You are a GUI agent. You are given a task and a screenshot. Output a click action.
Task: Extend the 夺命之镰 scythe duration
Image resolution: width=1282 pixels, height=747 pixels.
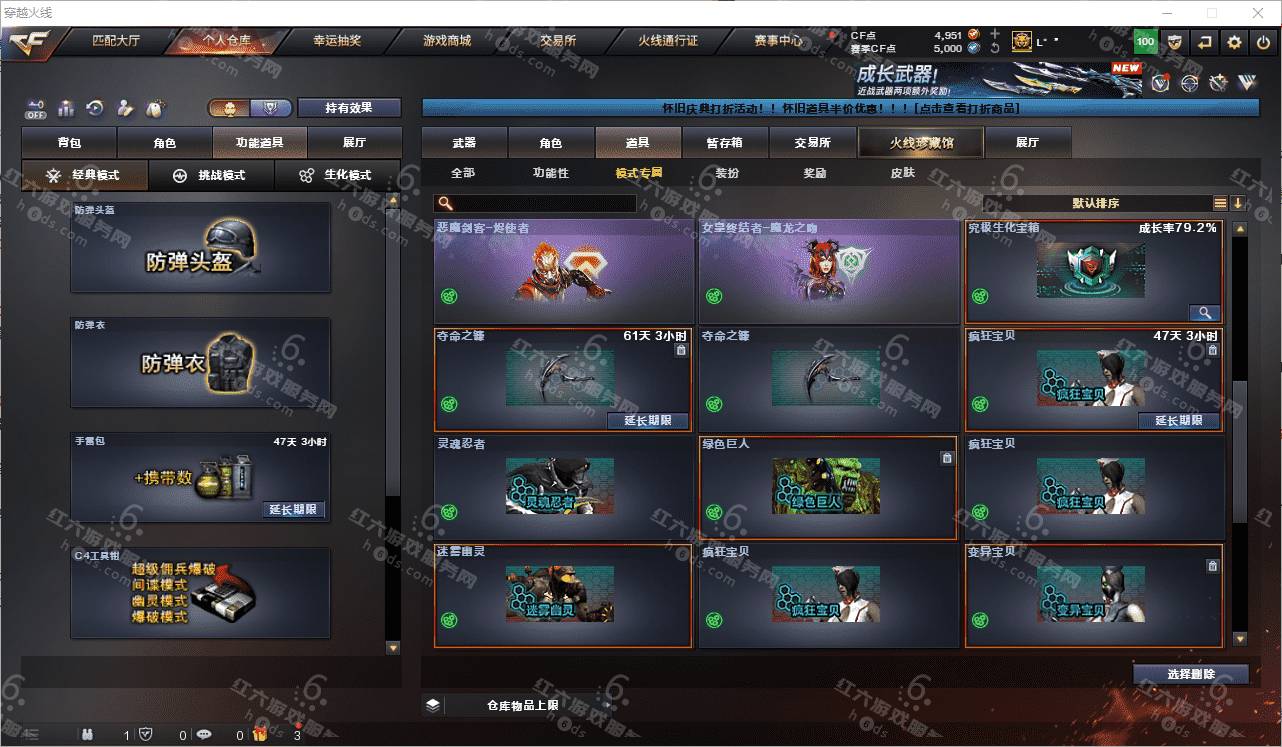pos(648,421)
